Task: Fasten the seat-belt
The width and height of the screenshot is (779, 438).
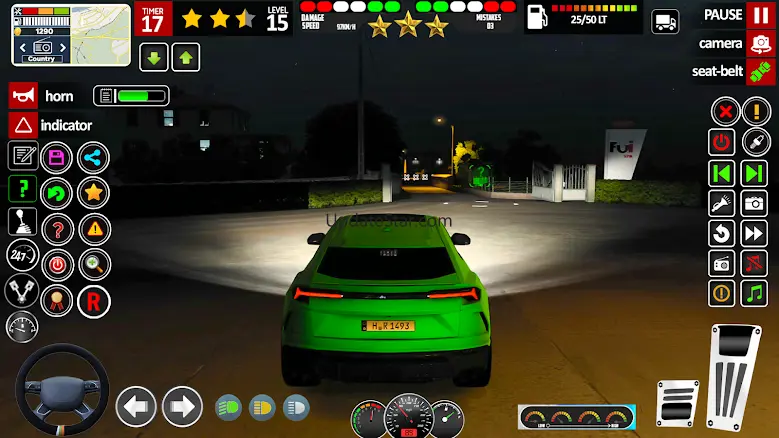Action: [x=760, y=71]
